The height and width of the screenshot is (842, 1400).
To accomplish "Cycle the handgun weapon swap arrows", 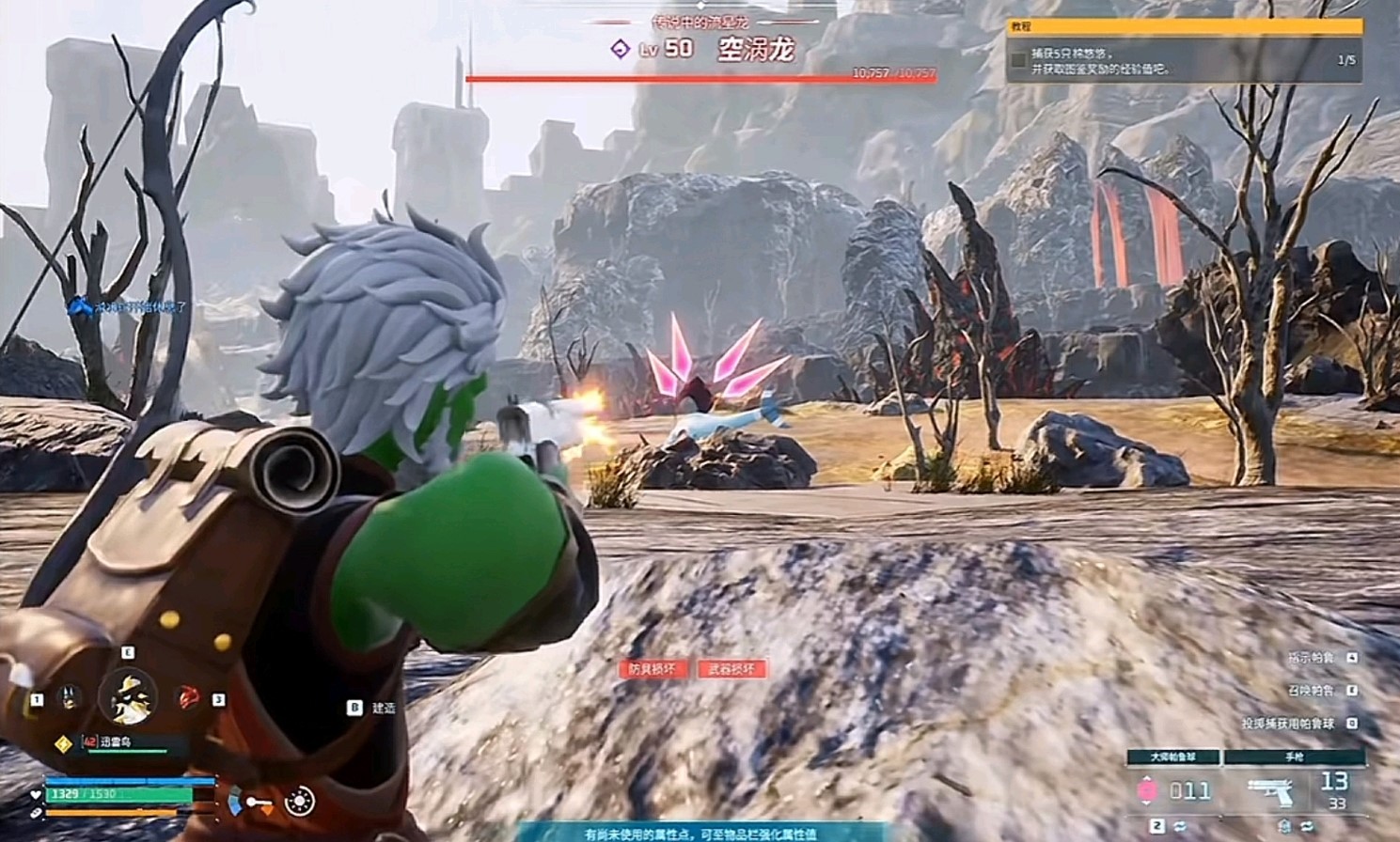I will pyautogui.click(x=1306, y=826).
